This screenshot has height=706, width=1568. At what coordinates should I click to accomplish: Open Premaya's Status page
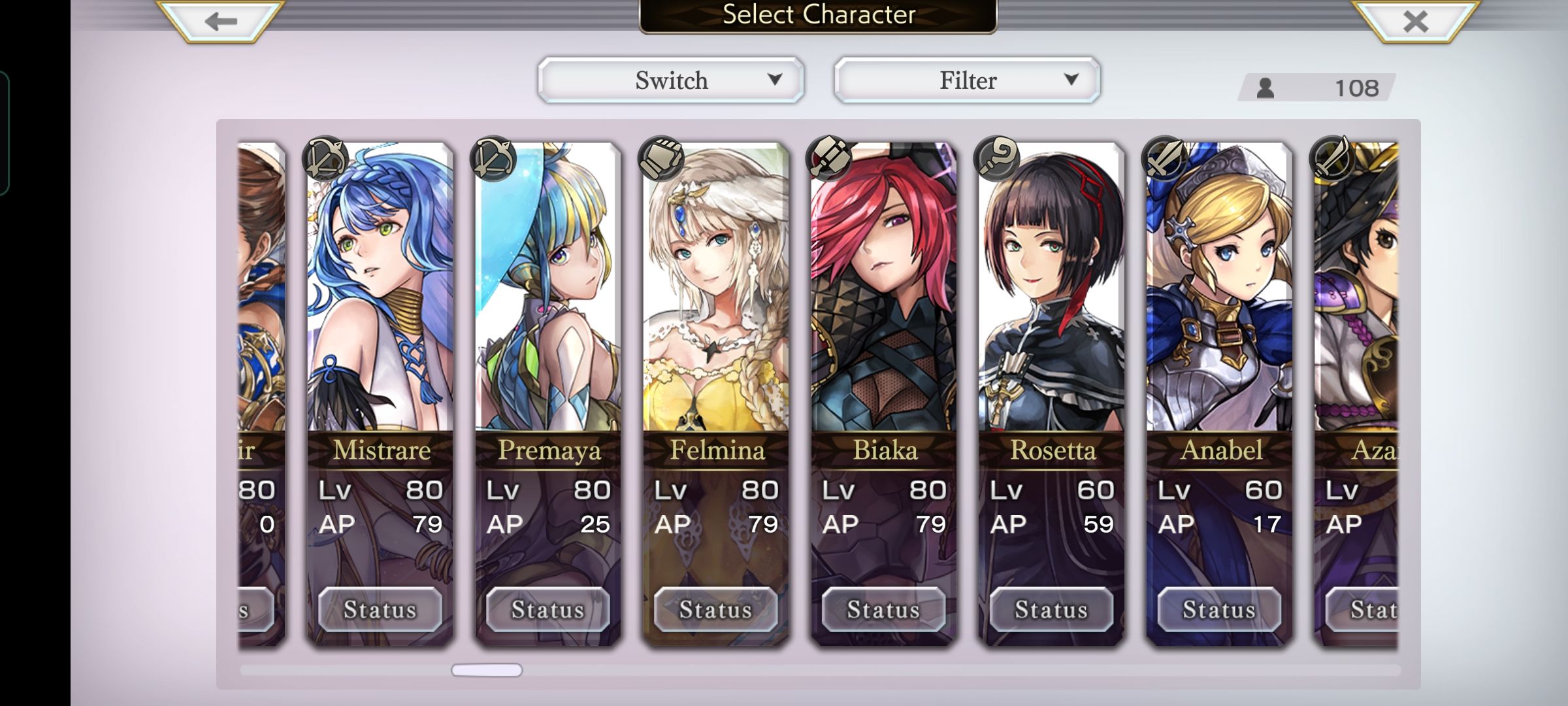(547, 609)
